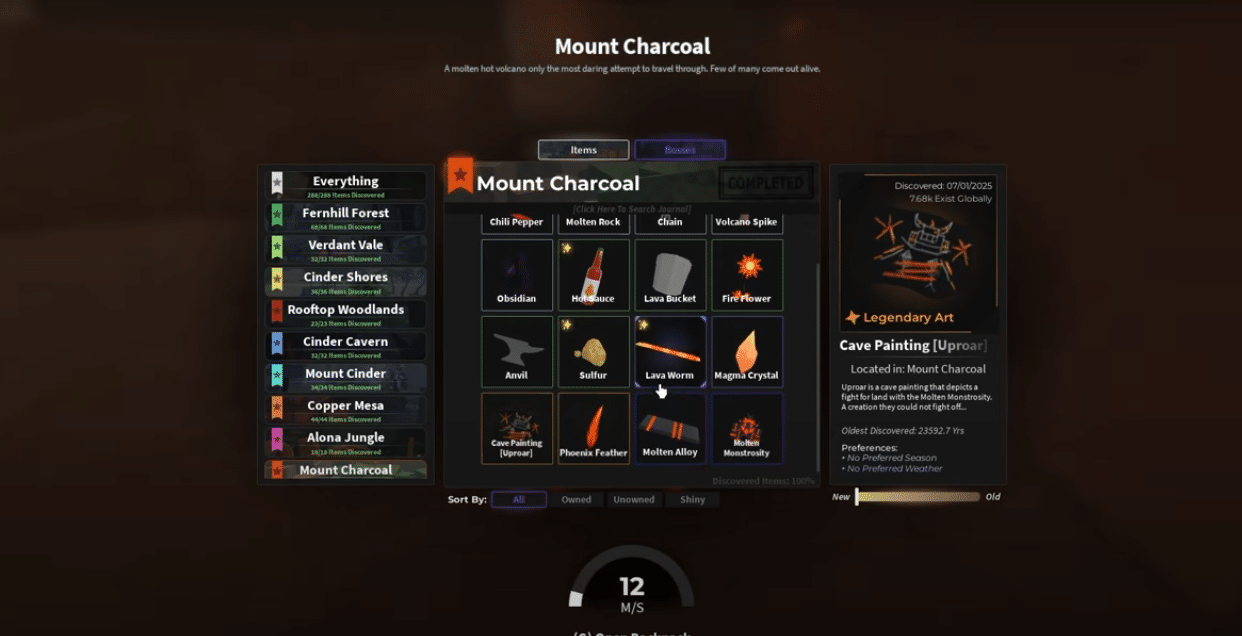1242x636 pixels.
Task: Open the Copper Mesa journal
Action: (x=346, y=409)
